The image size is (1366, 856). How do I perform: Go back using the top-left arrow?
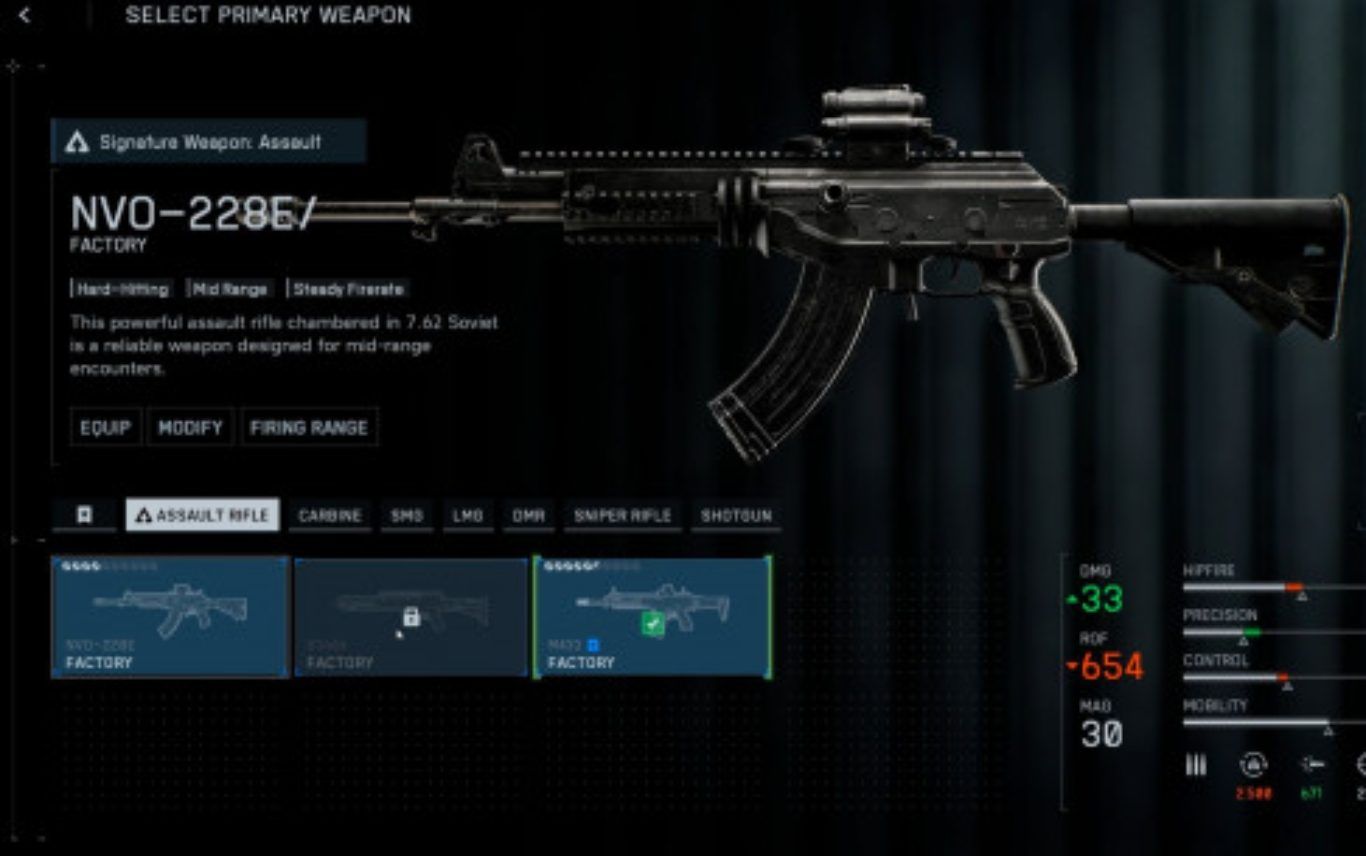click(x=25, y=16)
